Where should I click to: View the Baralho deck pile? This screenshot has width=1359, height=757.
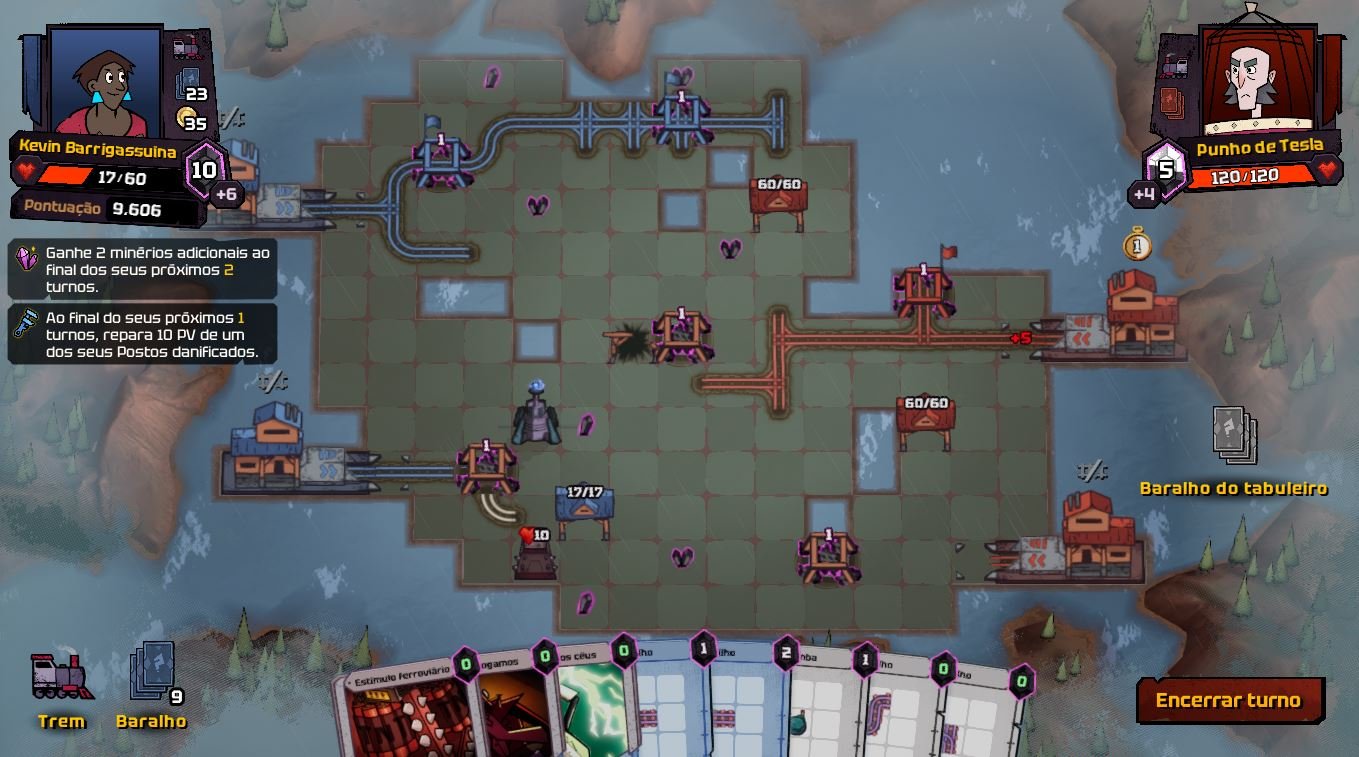[151, 671]
